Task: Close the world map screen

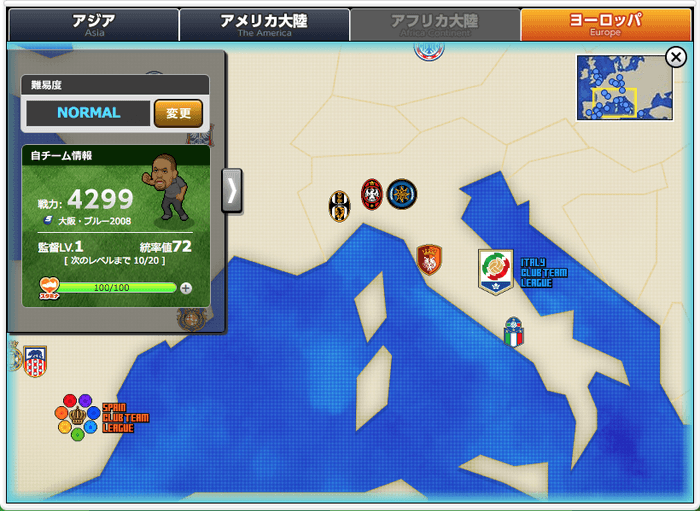Action: pyautogui.click(x=675, y=58)
